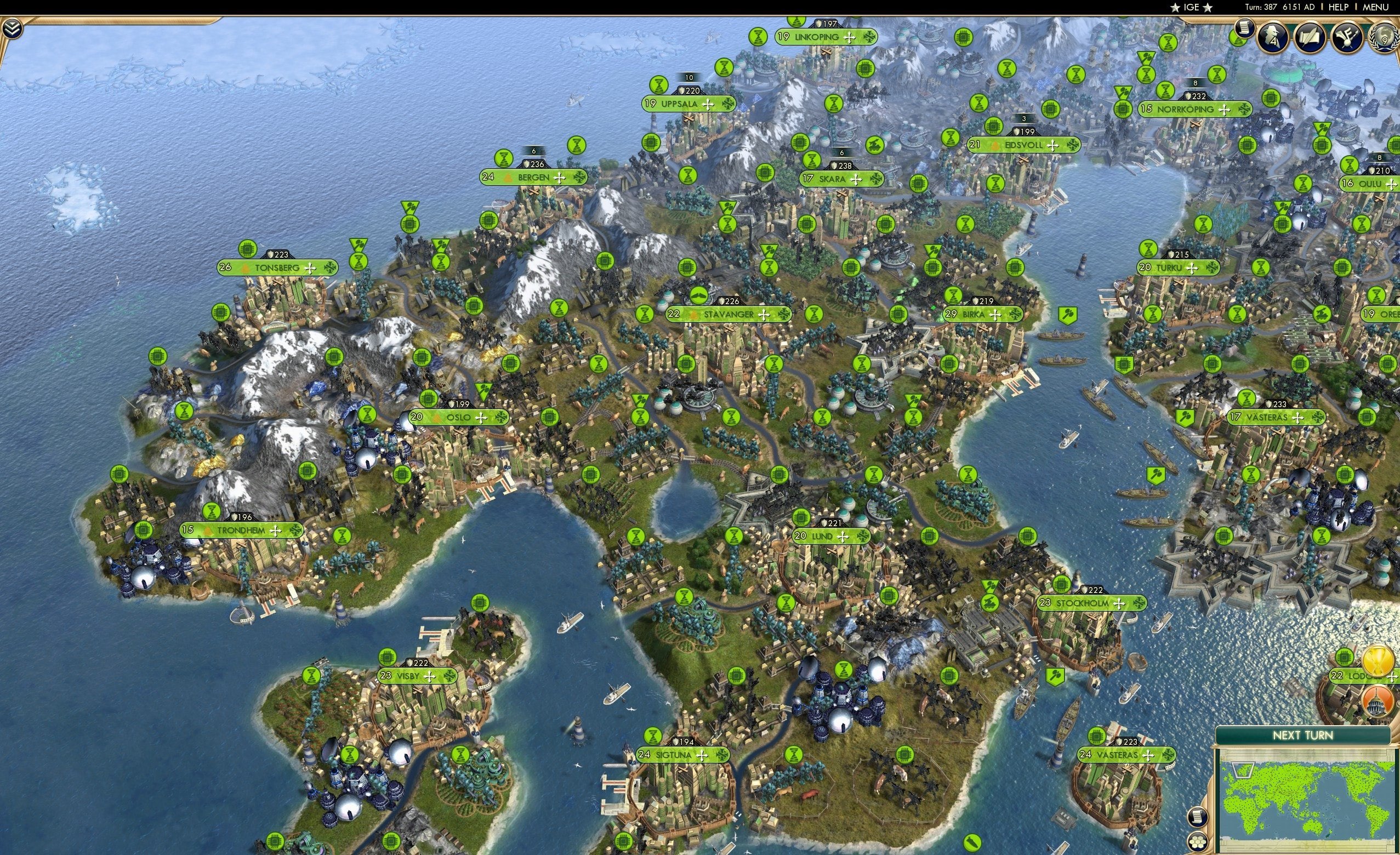Toggle the notification log scroll beside the minimap
The width and height of the screenshot is (1400, 855).
[1198, 817]
